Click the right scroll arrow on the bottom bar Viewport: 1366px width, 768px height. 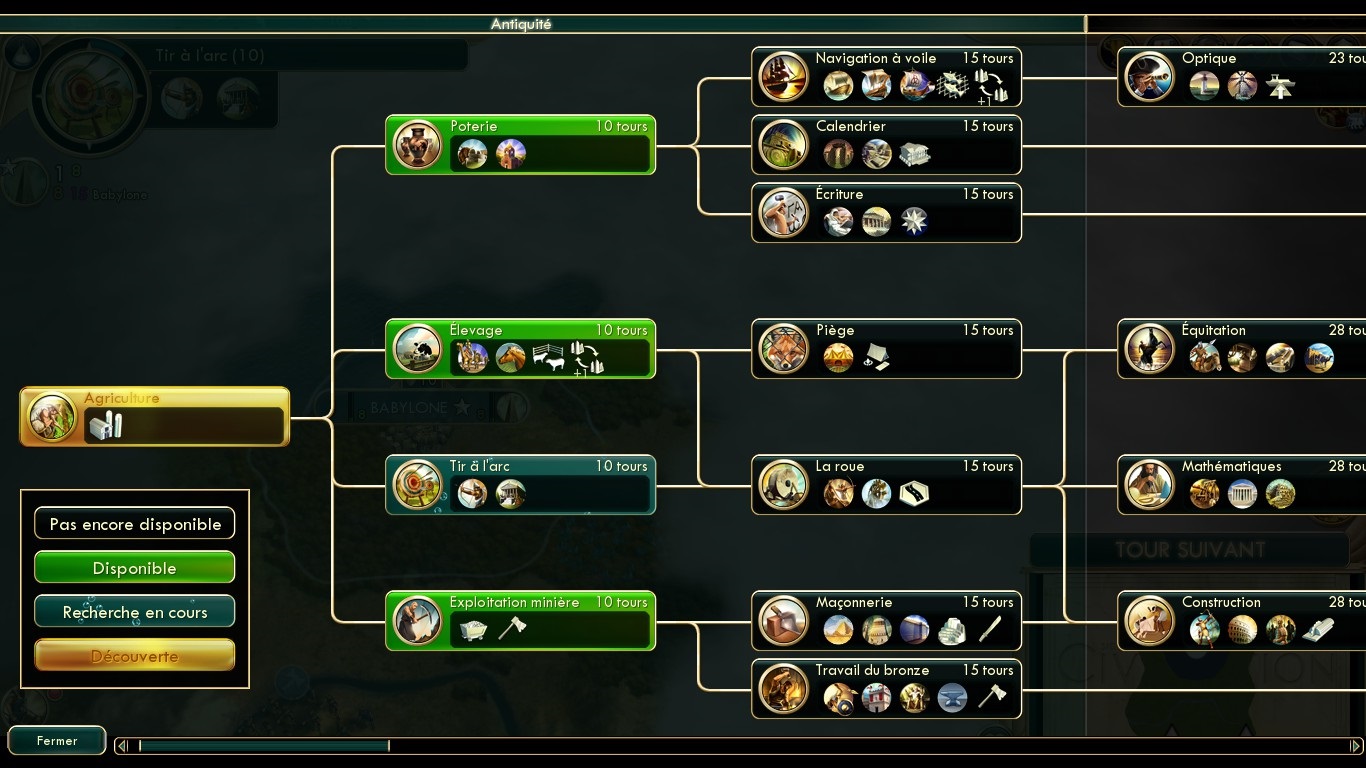(1356, 745)
